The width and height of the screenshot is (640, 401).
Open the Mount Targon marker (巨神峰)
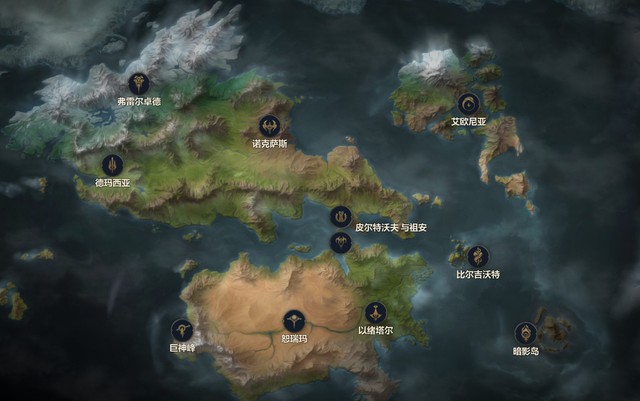coord(182,329)
